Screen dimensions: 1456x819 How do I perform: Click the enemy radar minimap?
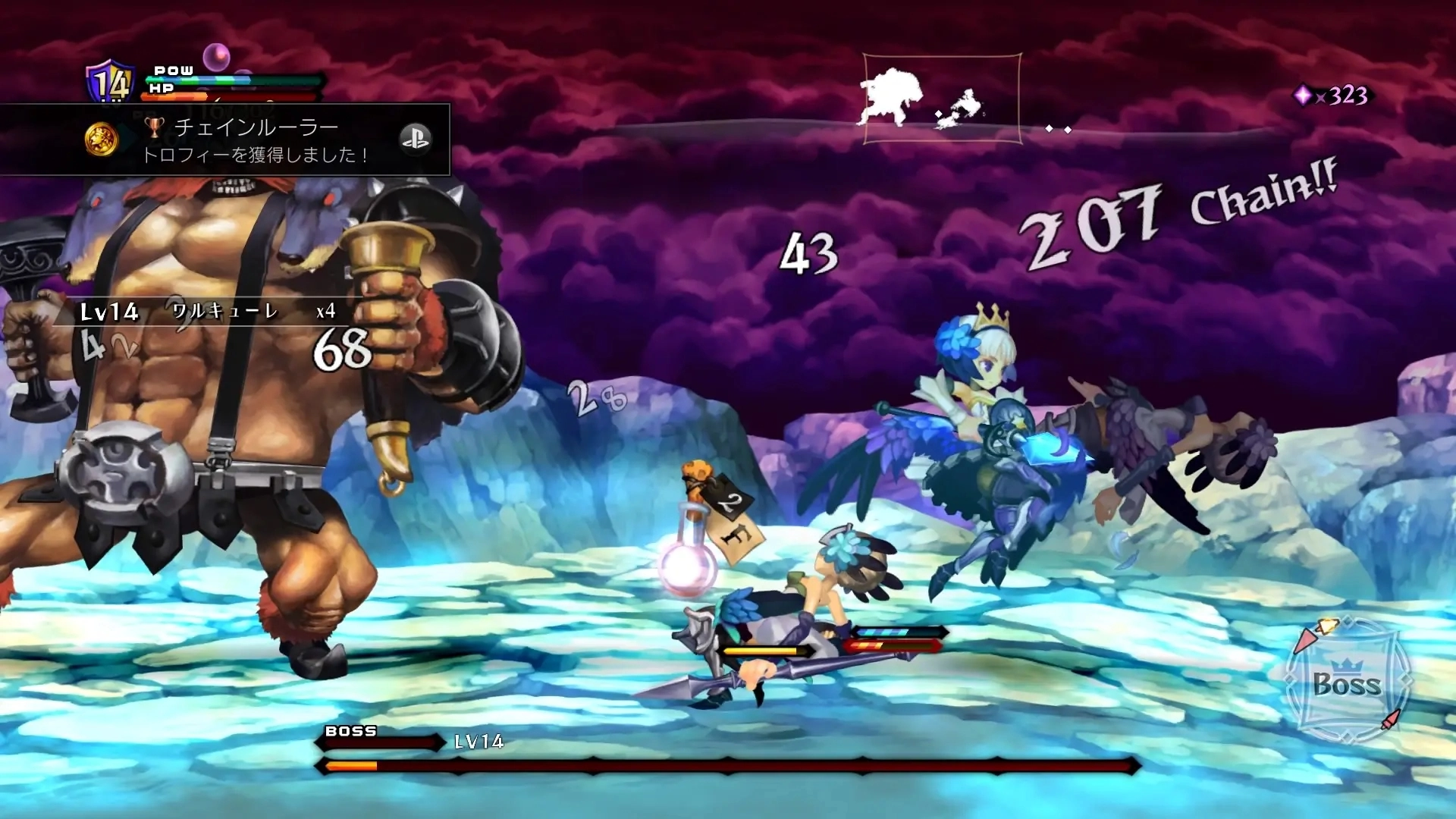(x=942, y=99)
